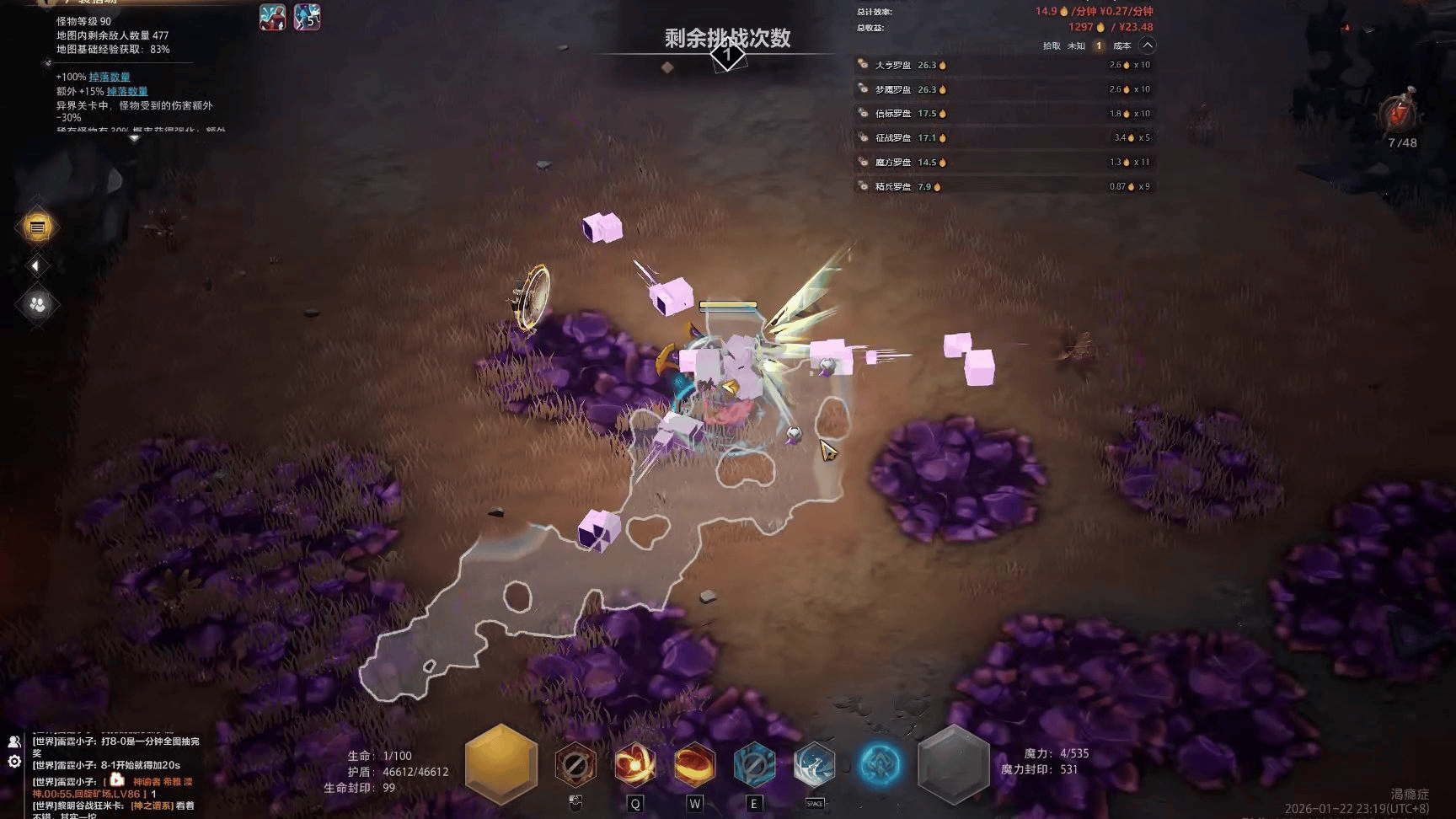1456x819 pixels.
Task: Click the first 掉落数量 link
Action: (110, 77)
